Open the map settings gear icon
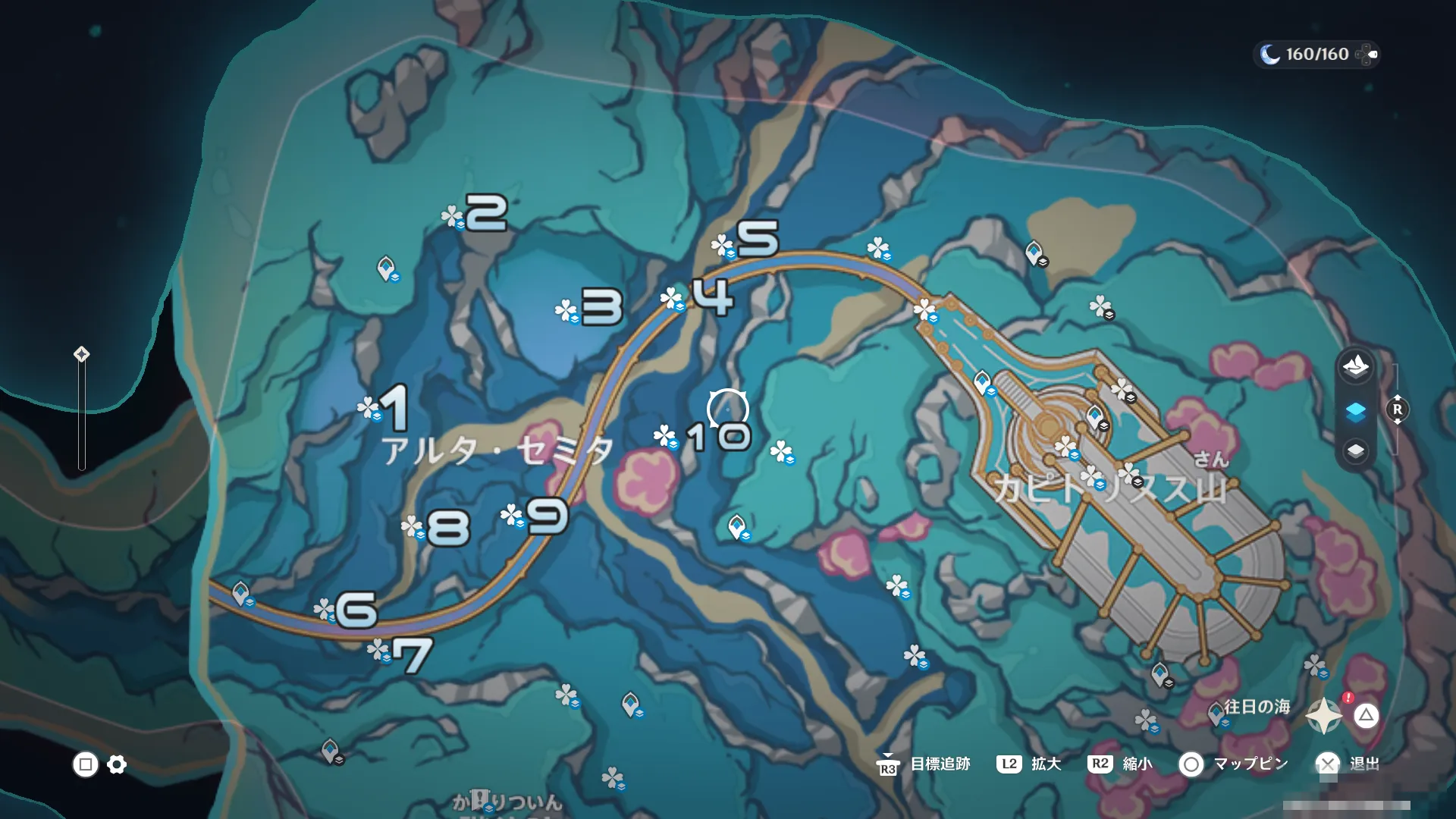The image size is (1456, 819). [117, 764]
